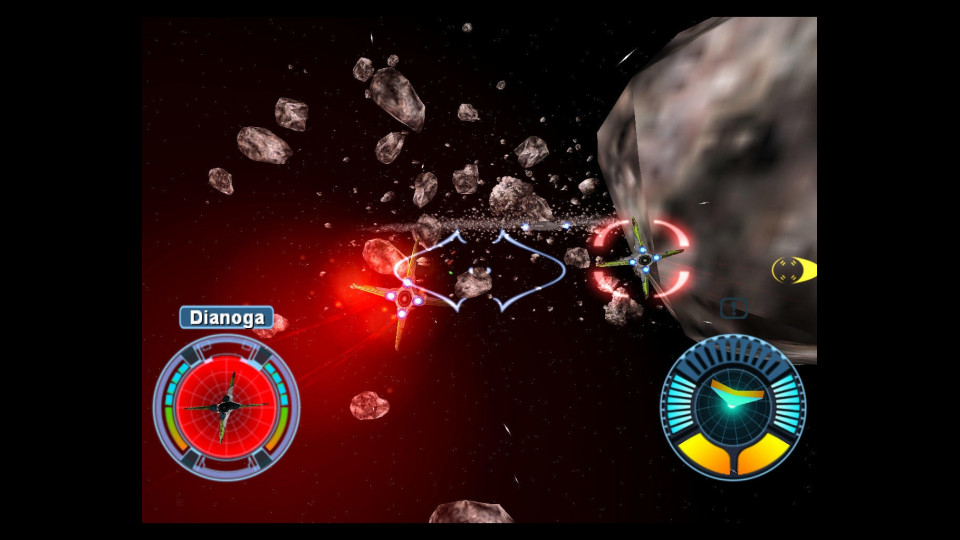Open the circular radar scanner
Screen dimensions: 960x540
(x=733, y=406)
